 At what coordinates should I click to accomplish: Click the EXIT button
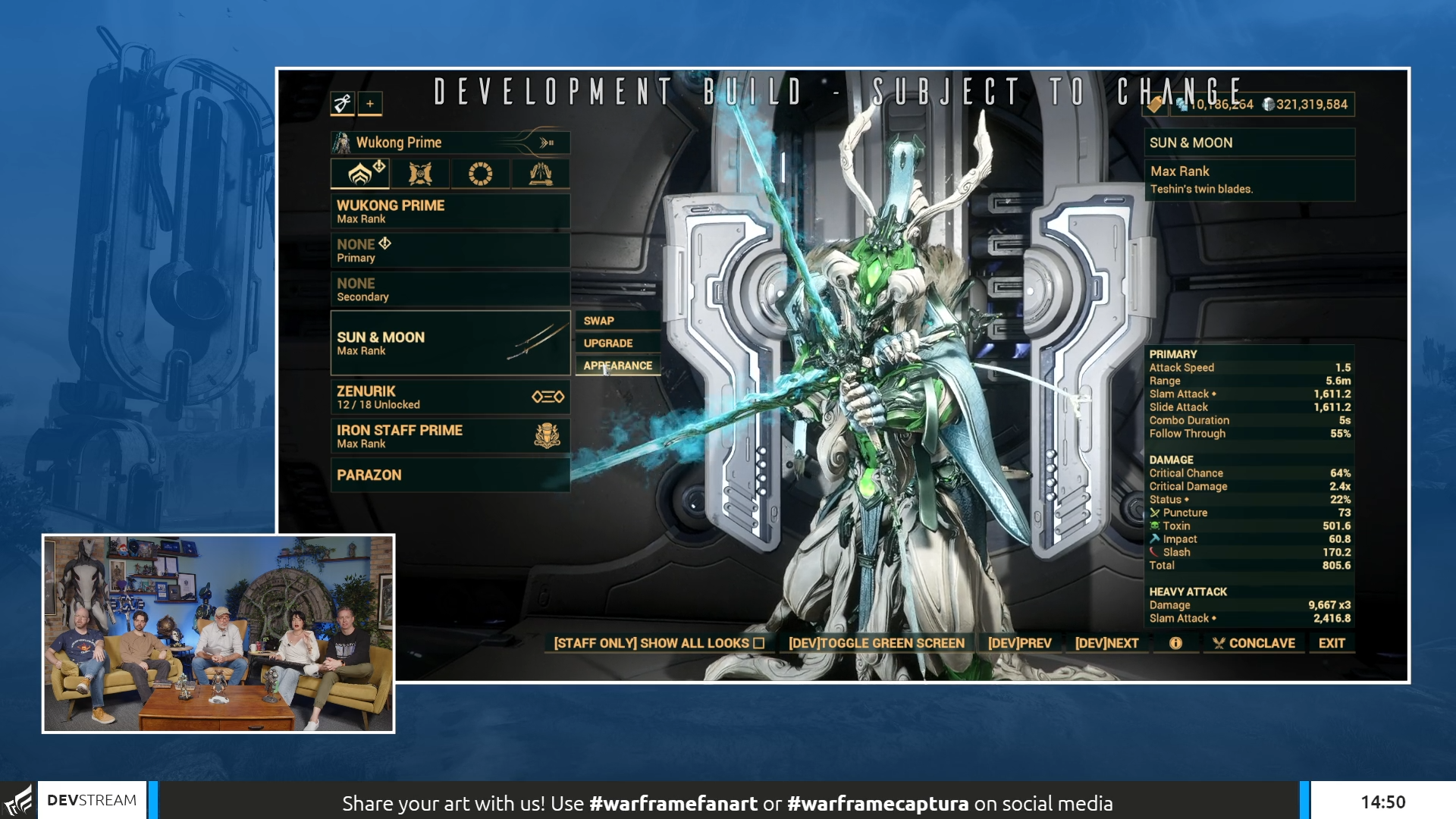(1332, 642)
